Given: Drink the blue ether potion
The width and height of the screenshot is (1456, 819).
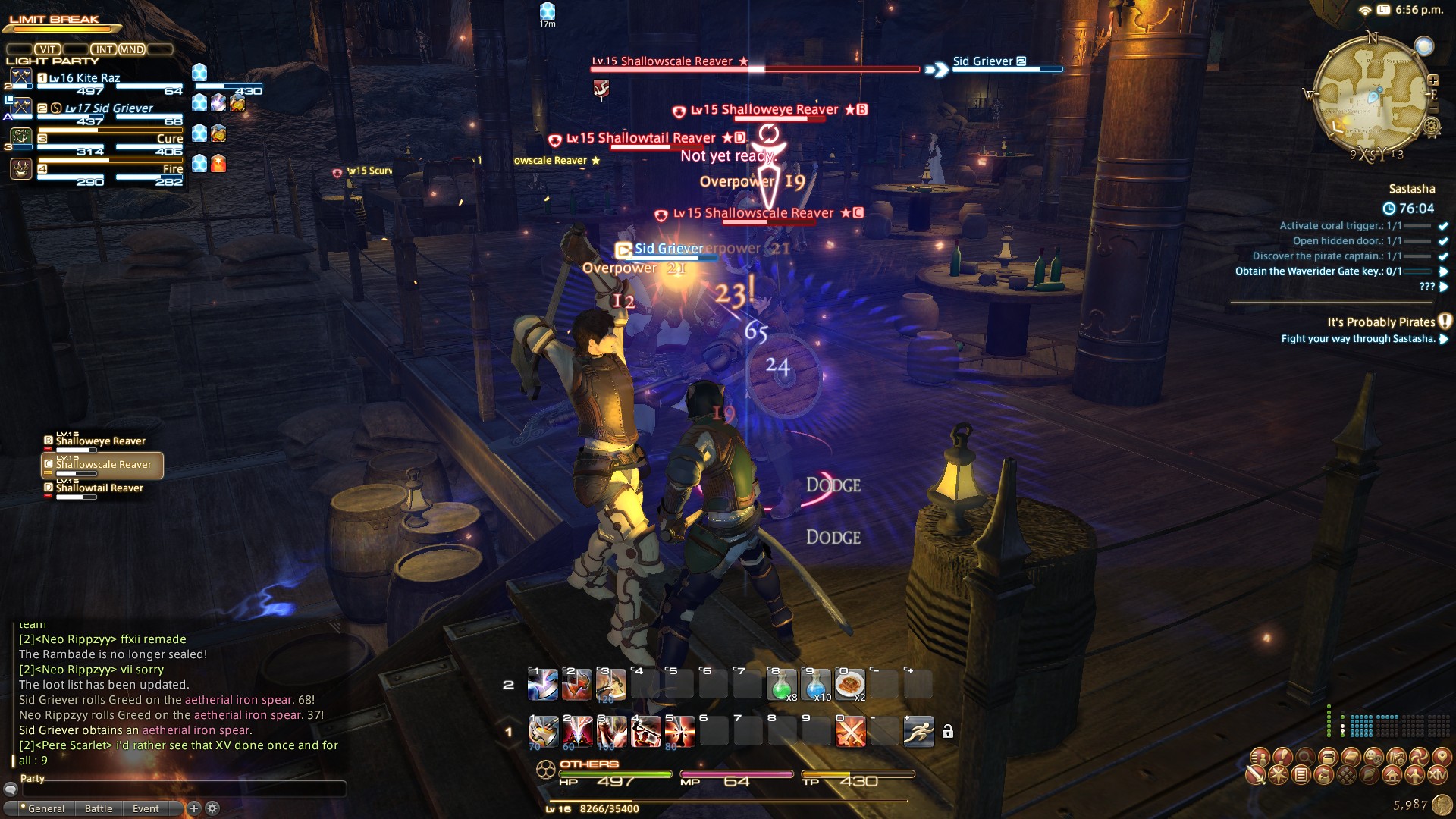Looking at the screenshot, I should 816,685.
